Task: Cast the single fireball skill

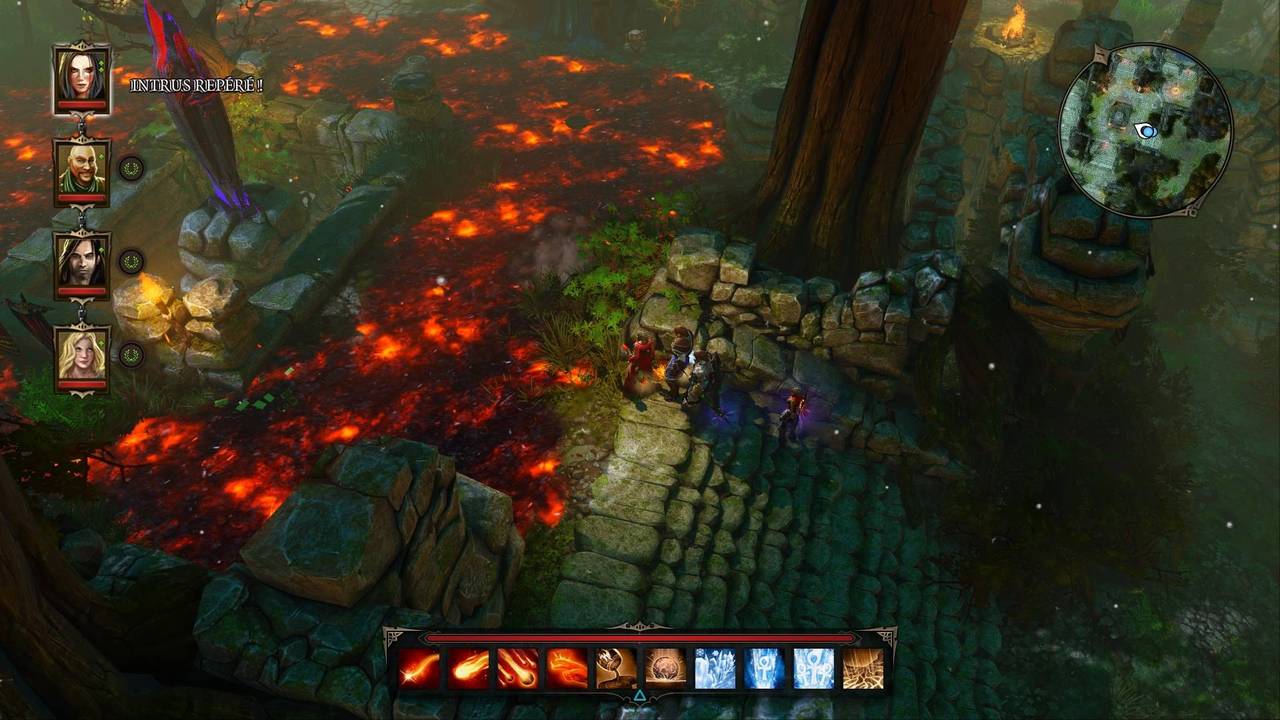Action: (469, 668)
